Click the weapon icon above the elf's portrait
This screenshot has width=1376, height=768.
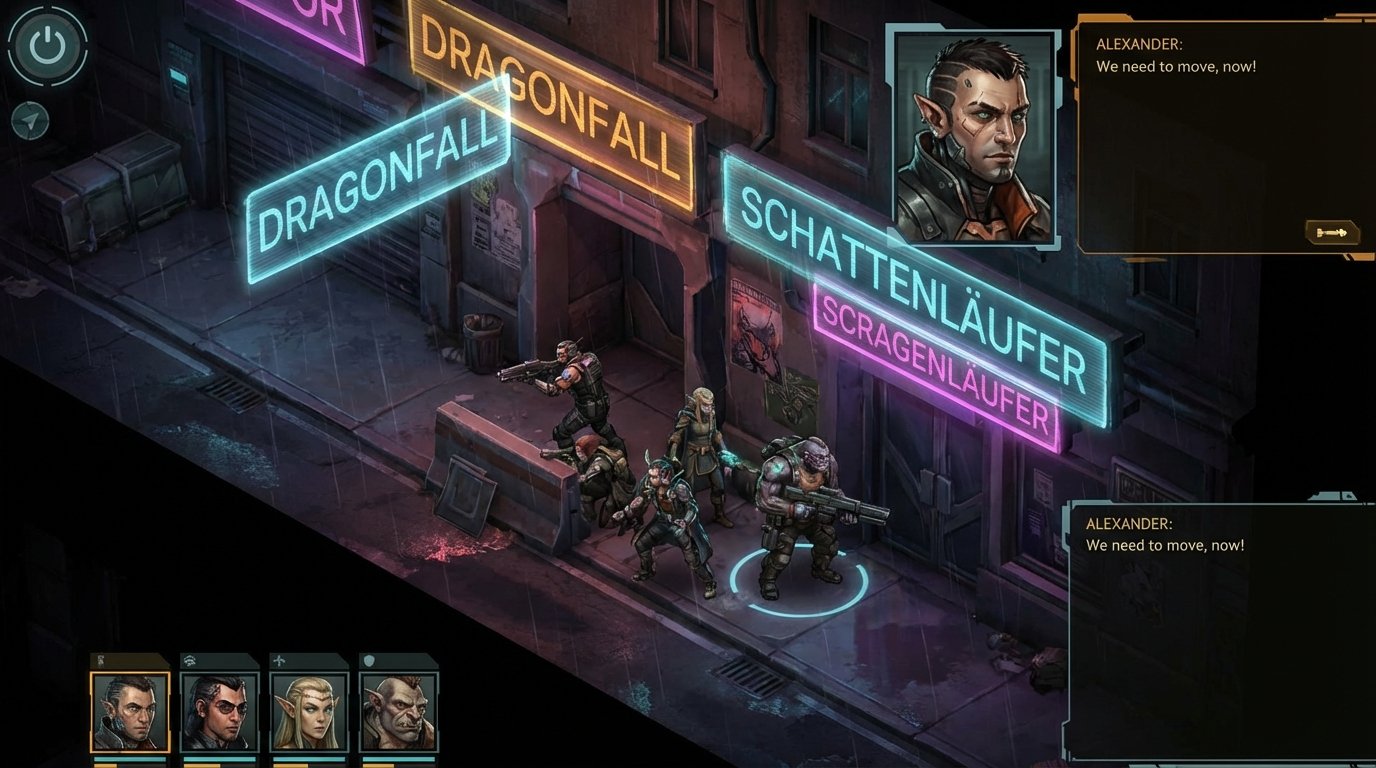tap(281, 659)
